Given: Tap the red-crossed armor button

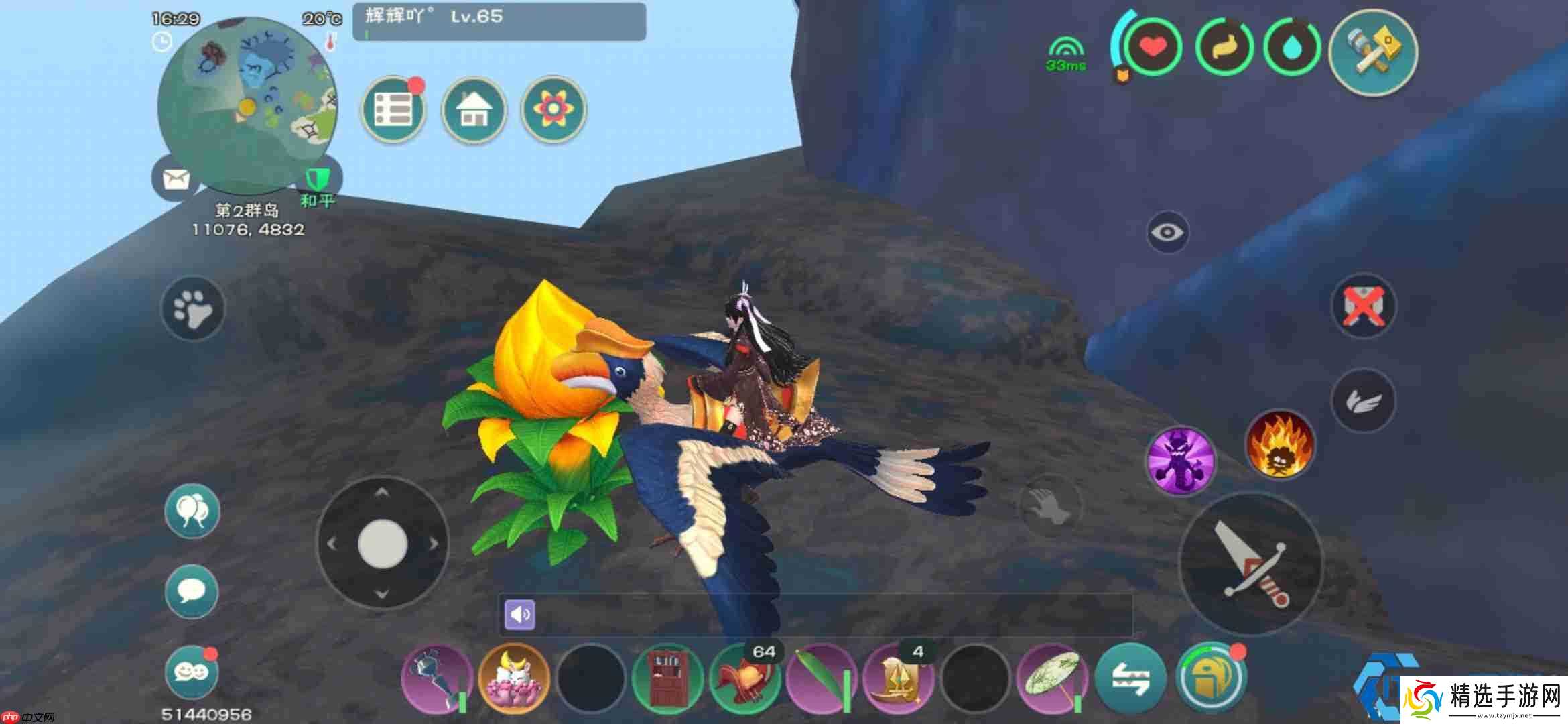Looking at the screenshot, I should tap(1363, 306).
